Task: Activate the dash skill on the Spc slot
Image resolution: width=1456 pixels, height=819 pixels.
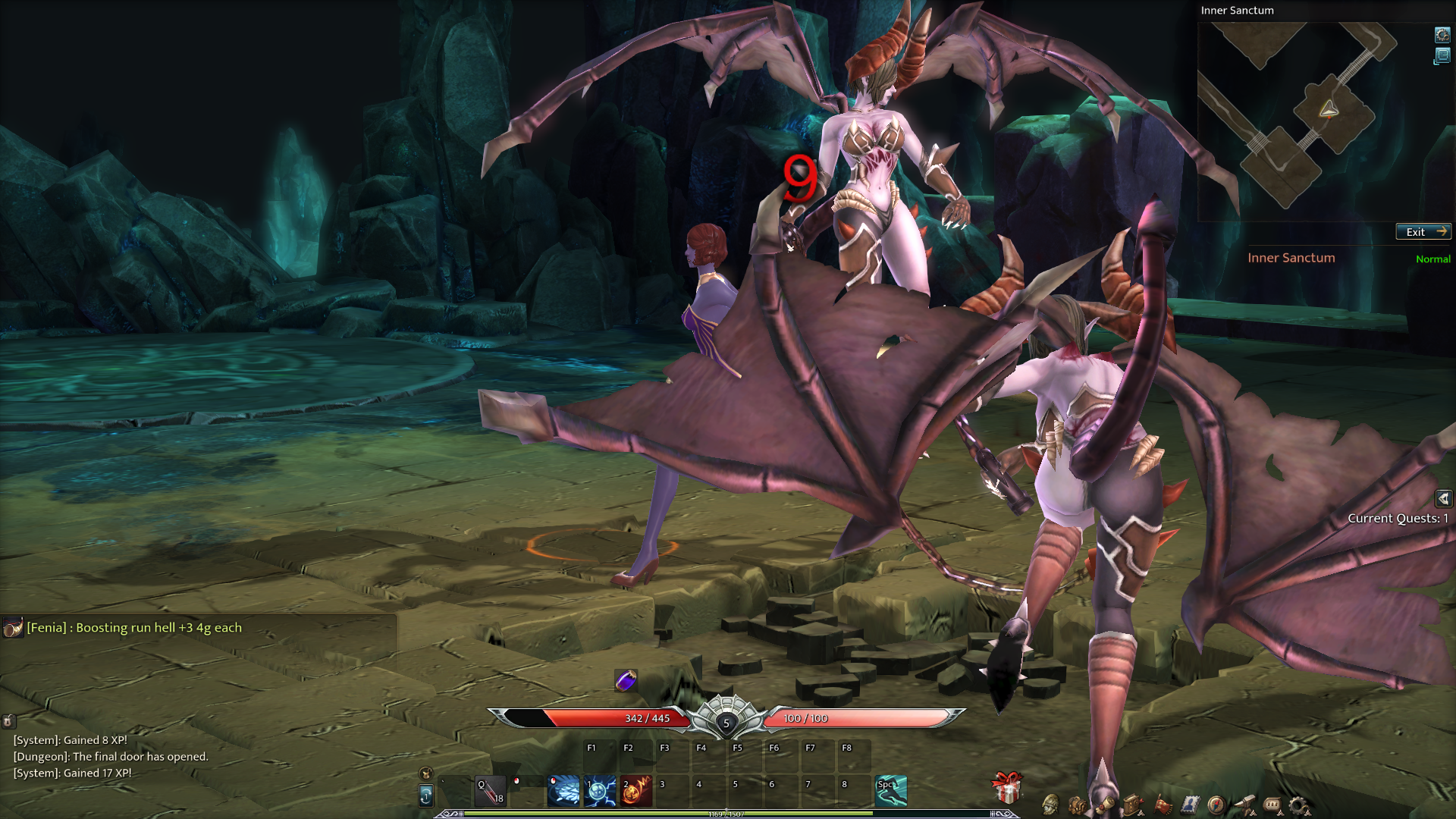Action: (891, 791)
